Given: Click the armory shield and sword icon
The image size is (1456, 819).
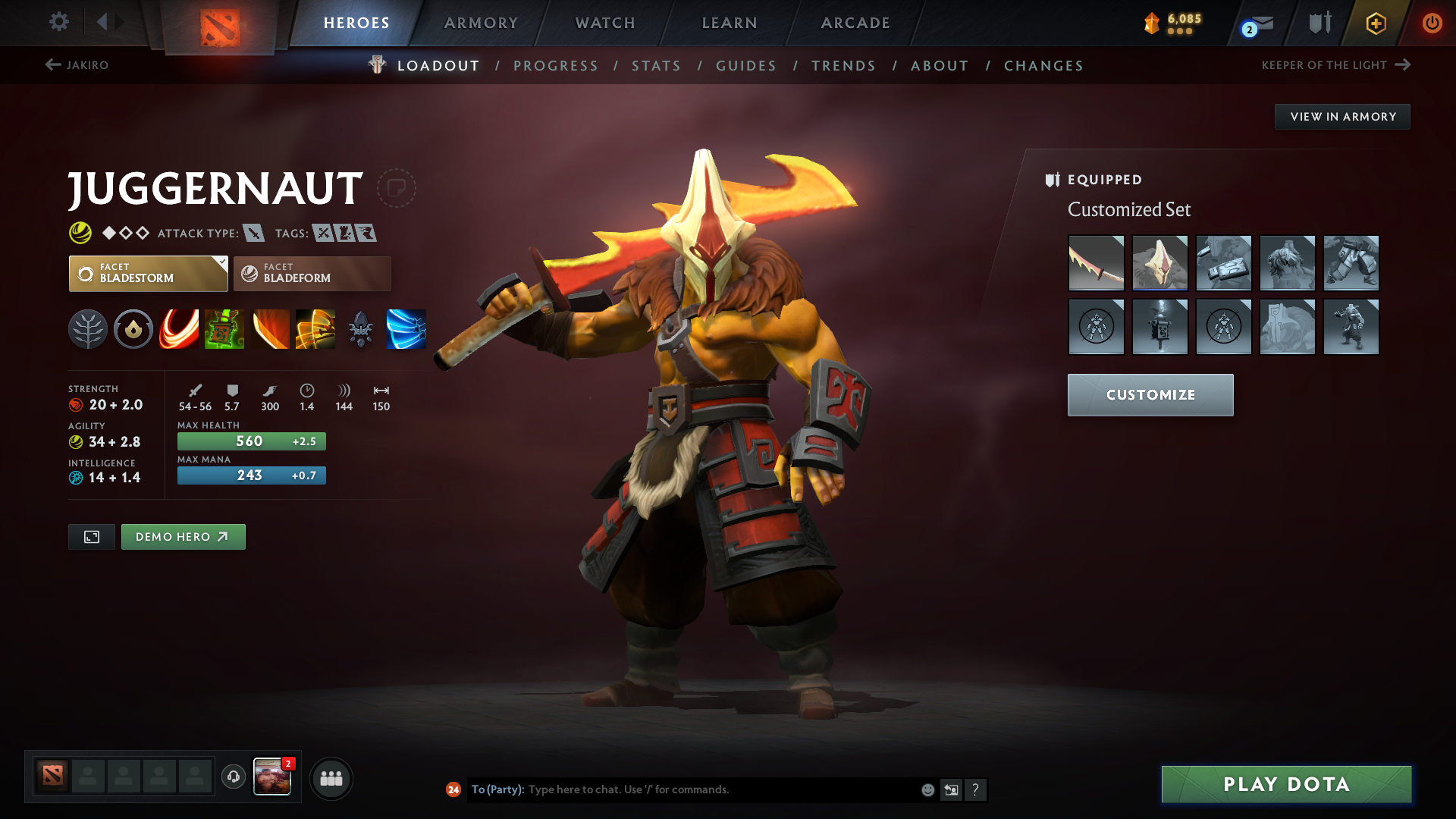Looking at the screenshot, I should coord(1319,23).
